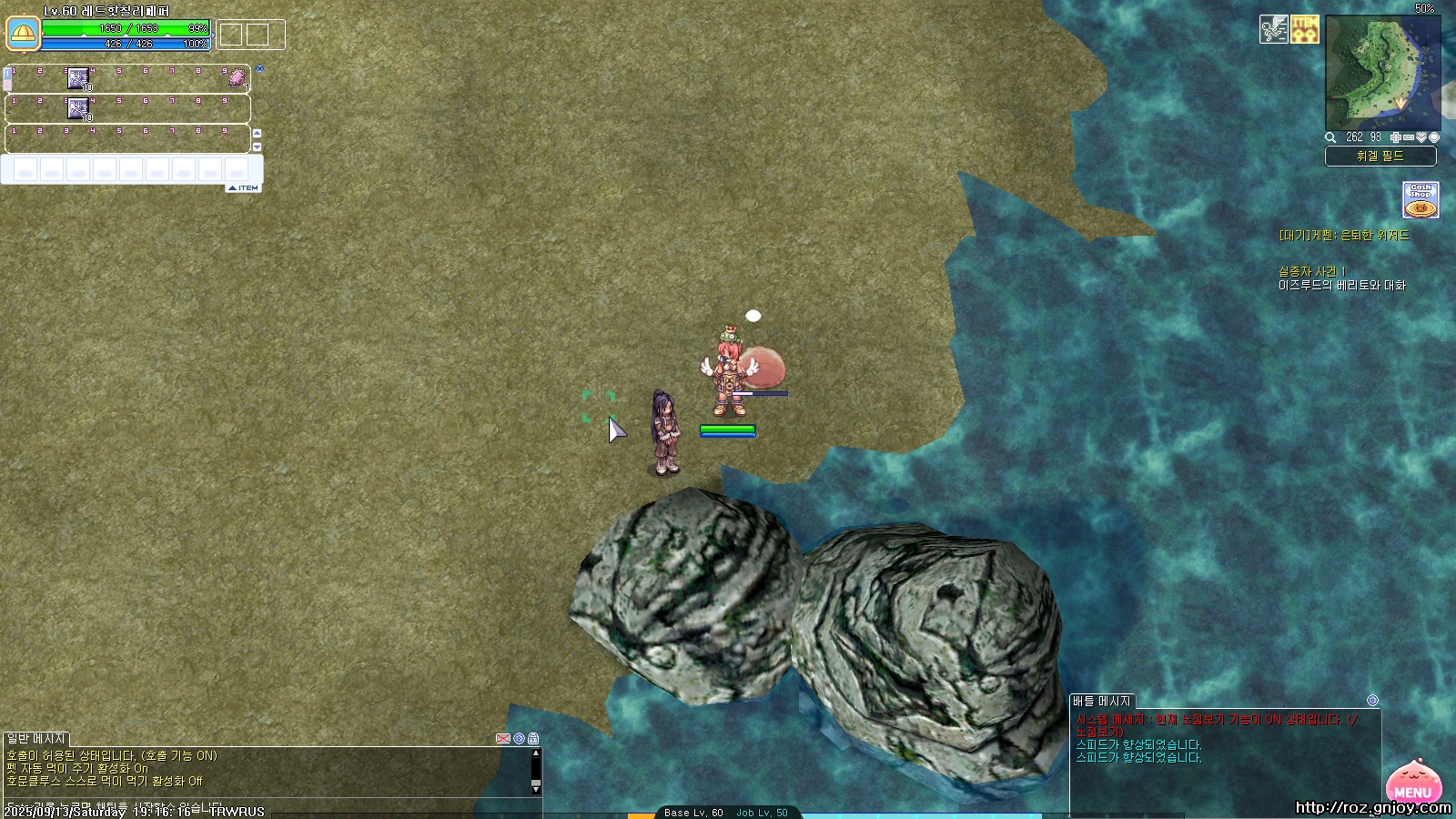The image size is (1456, 819).
Task: Select the 배틀 메시지 battle log tab
Action: [x=1101, y=701]
